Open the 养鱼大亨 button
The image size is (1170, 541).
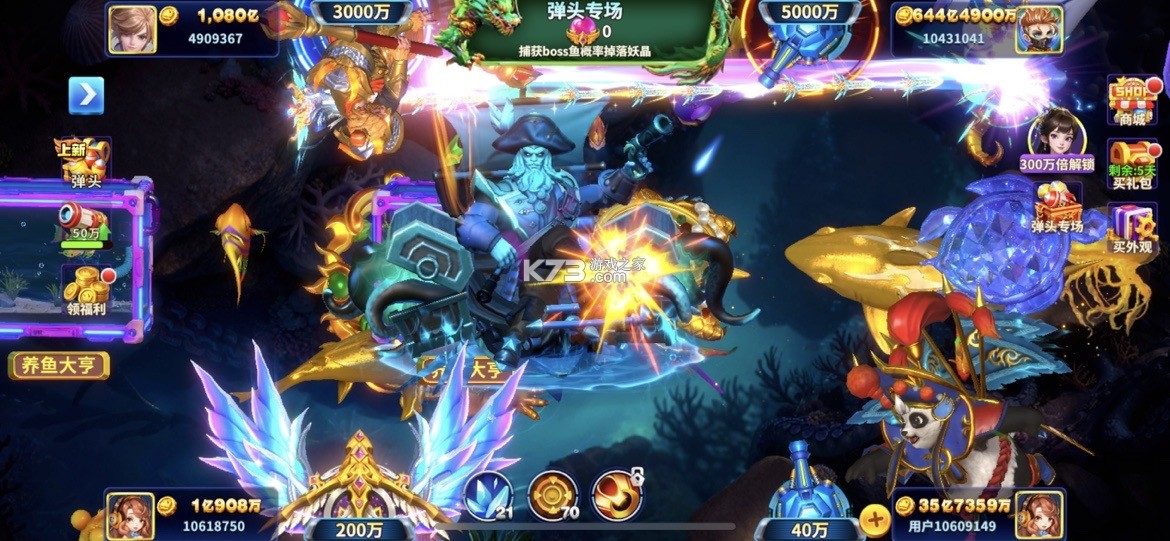click(59, 364)
